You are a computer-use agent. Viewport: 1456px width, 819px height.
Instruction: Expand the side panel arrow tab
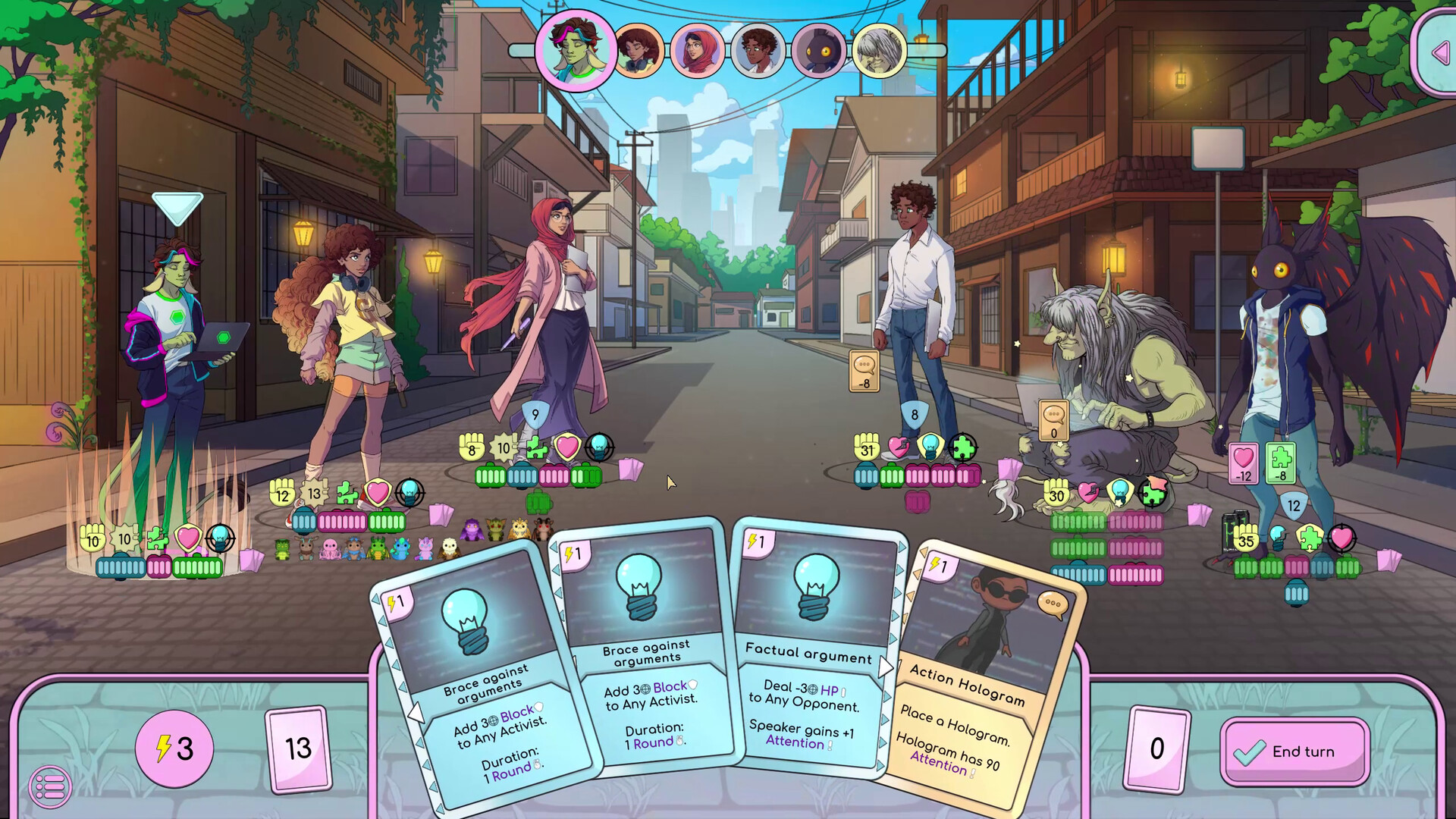1439,53
